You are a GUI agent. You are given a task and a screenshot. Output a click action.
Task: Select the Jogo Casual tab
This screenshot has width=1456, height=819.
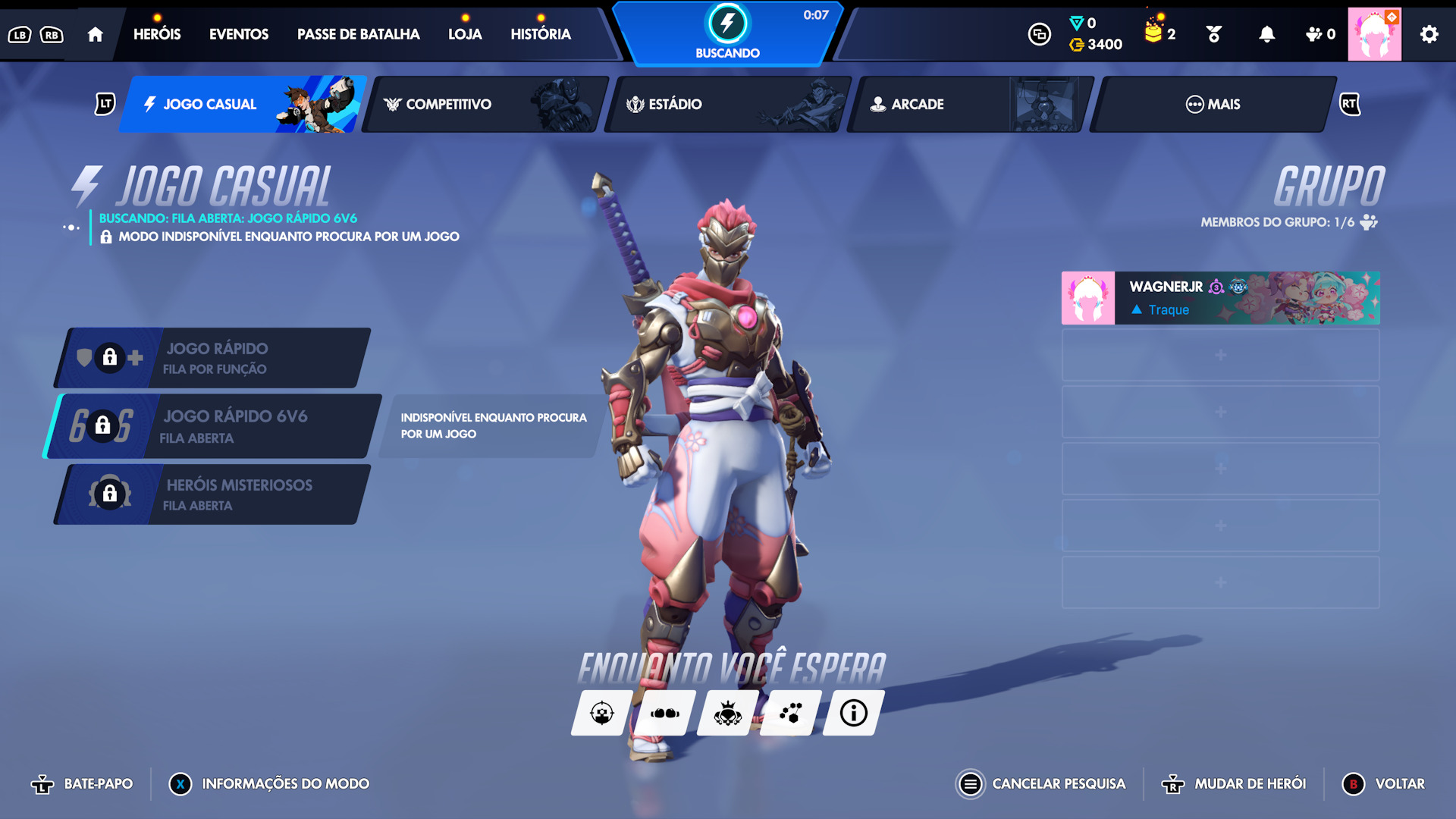243,104
